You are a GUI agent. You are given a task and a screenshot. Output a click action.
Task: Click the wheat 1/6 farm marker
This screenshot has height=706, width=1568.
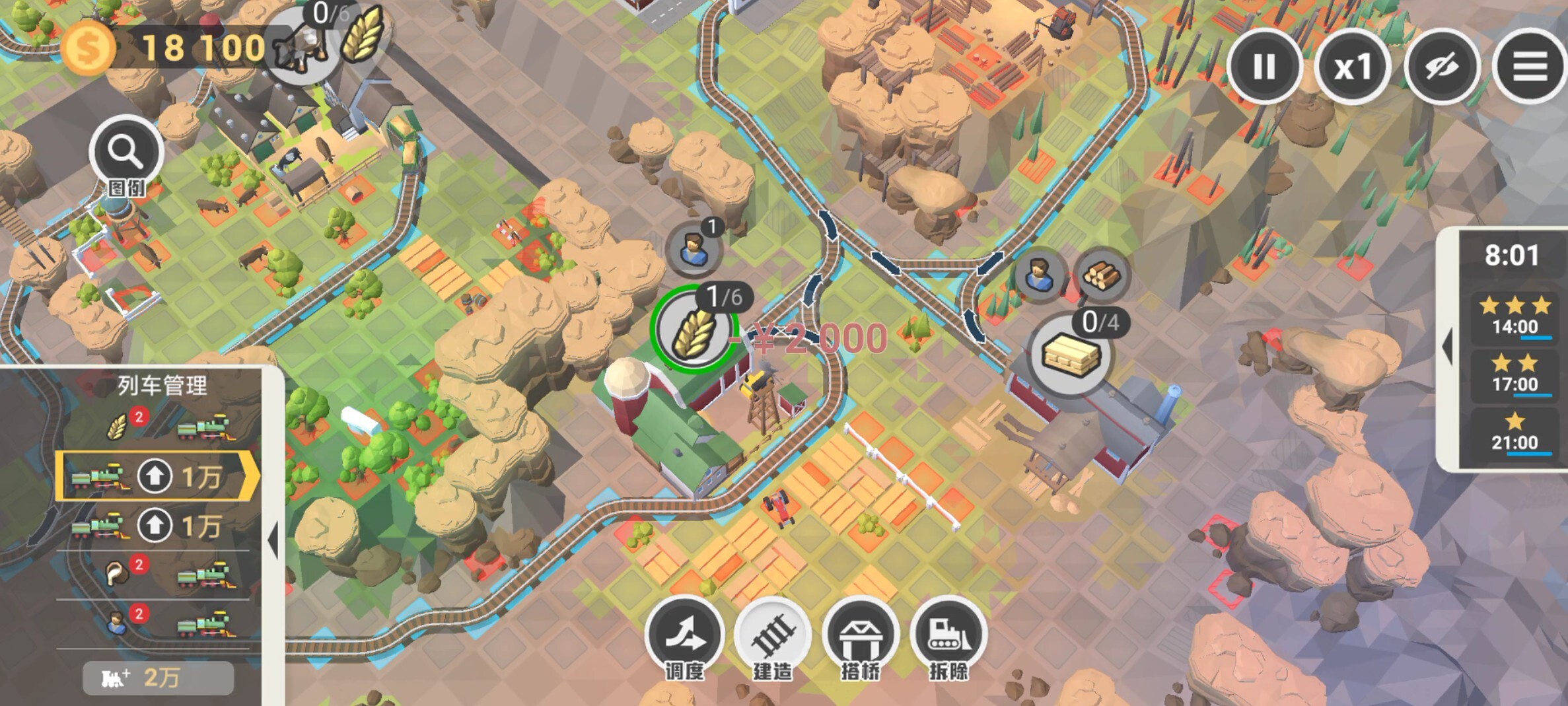pyautogui.click(x=694, y=328)
